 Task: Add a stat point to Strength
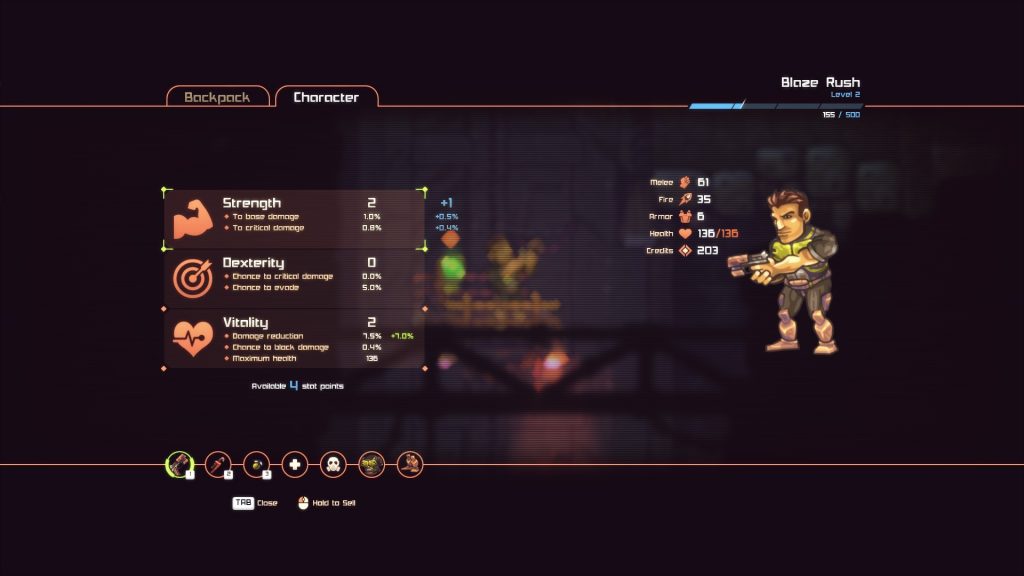[x=447, y=203]
